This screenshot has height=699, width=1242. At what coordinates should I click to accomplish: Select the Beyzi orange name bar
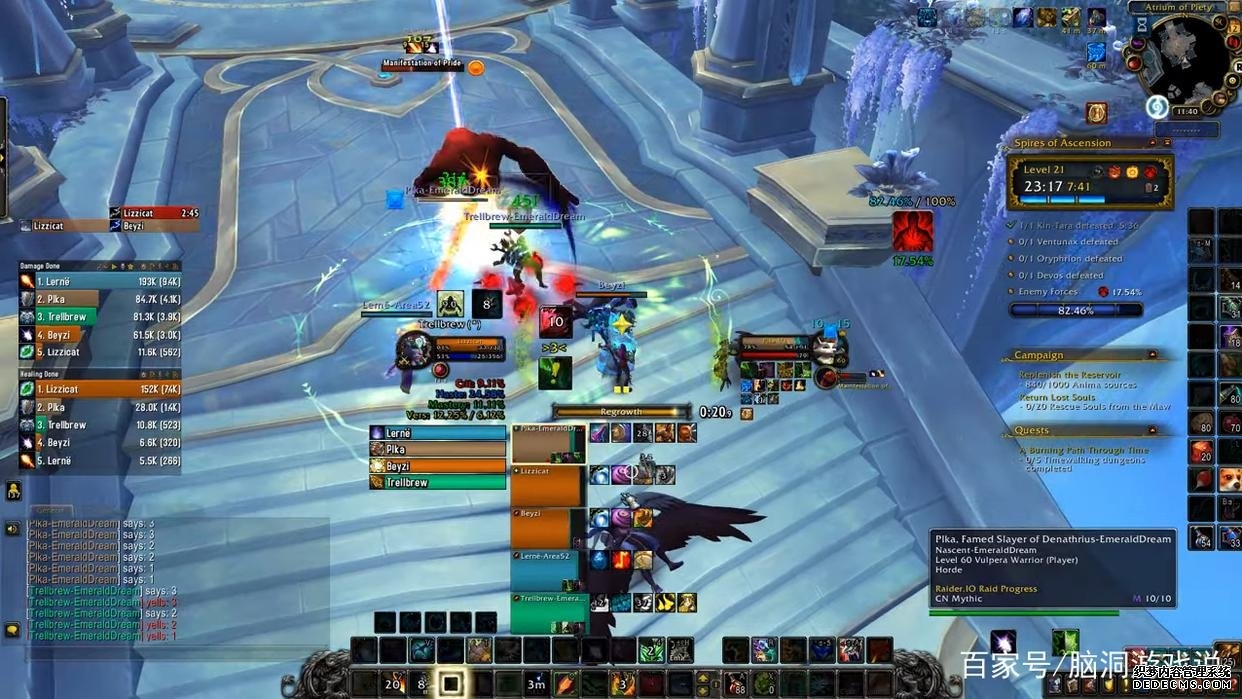[x=438, y=466]
